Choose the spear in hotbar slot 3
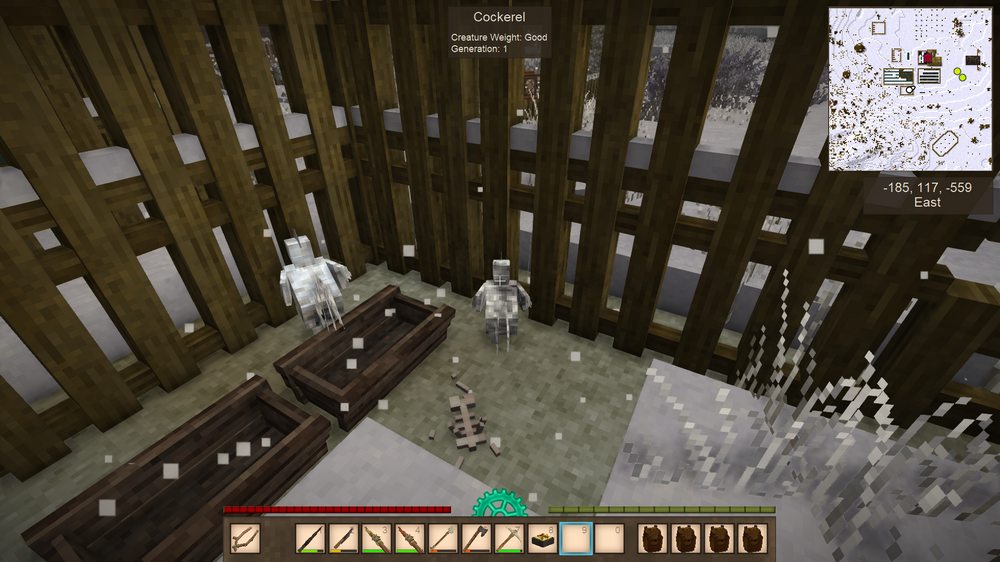This screenshot has width=1000, height=562. (376, 539)
